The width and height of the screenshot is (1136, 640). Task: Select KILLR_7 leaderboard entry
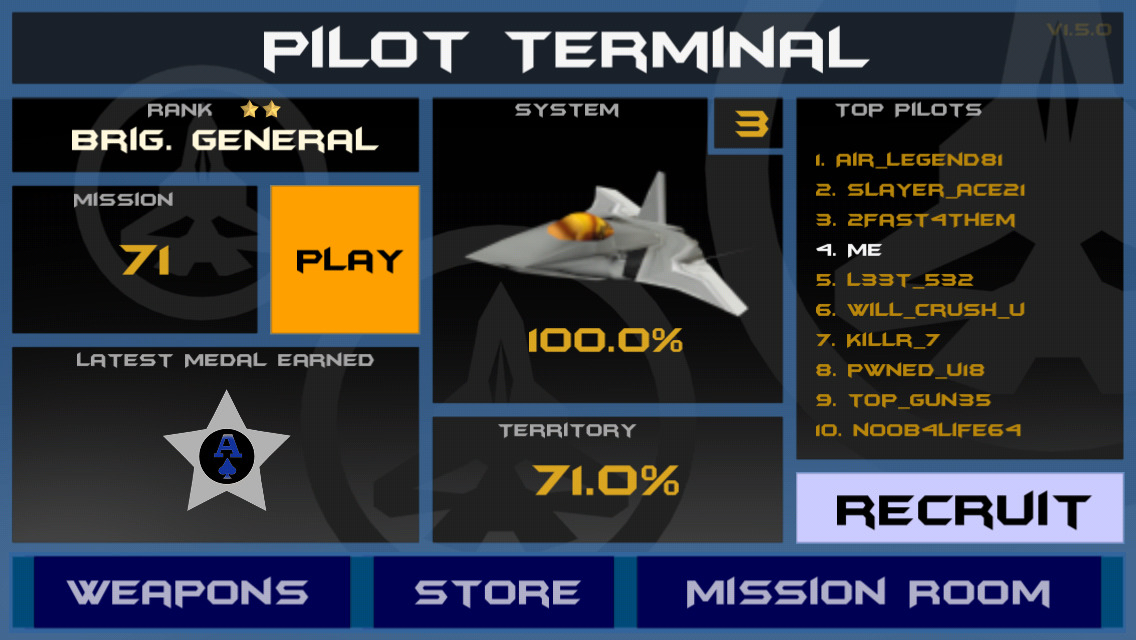pyautogui.click(x=878, y=340)
